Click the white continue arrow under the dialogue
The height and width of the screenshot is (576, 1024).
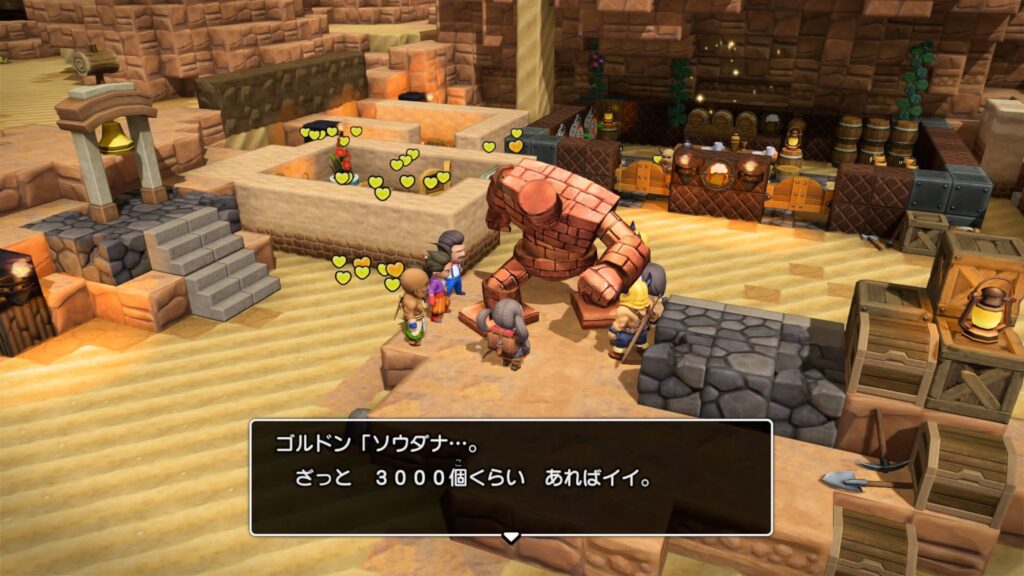(x=511, y=537)
